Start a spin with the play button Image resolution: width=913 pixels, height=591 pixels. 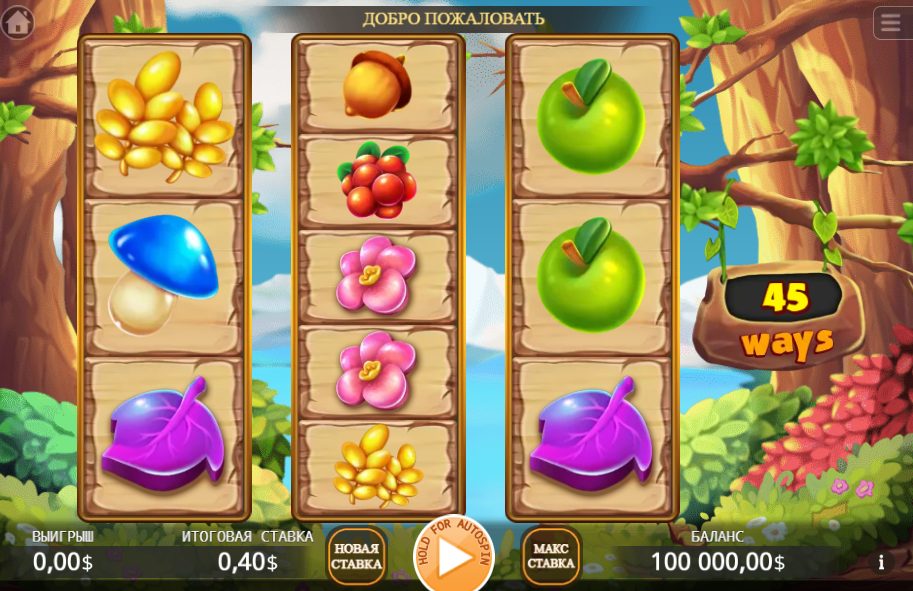(453, 558)
